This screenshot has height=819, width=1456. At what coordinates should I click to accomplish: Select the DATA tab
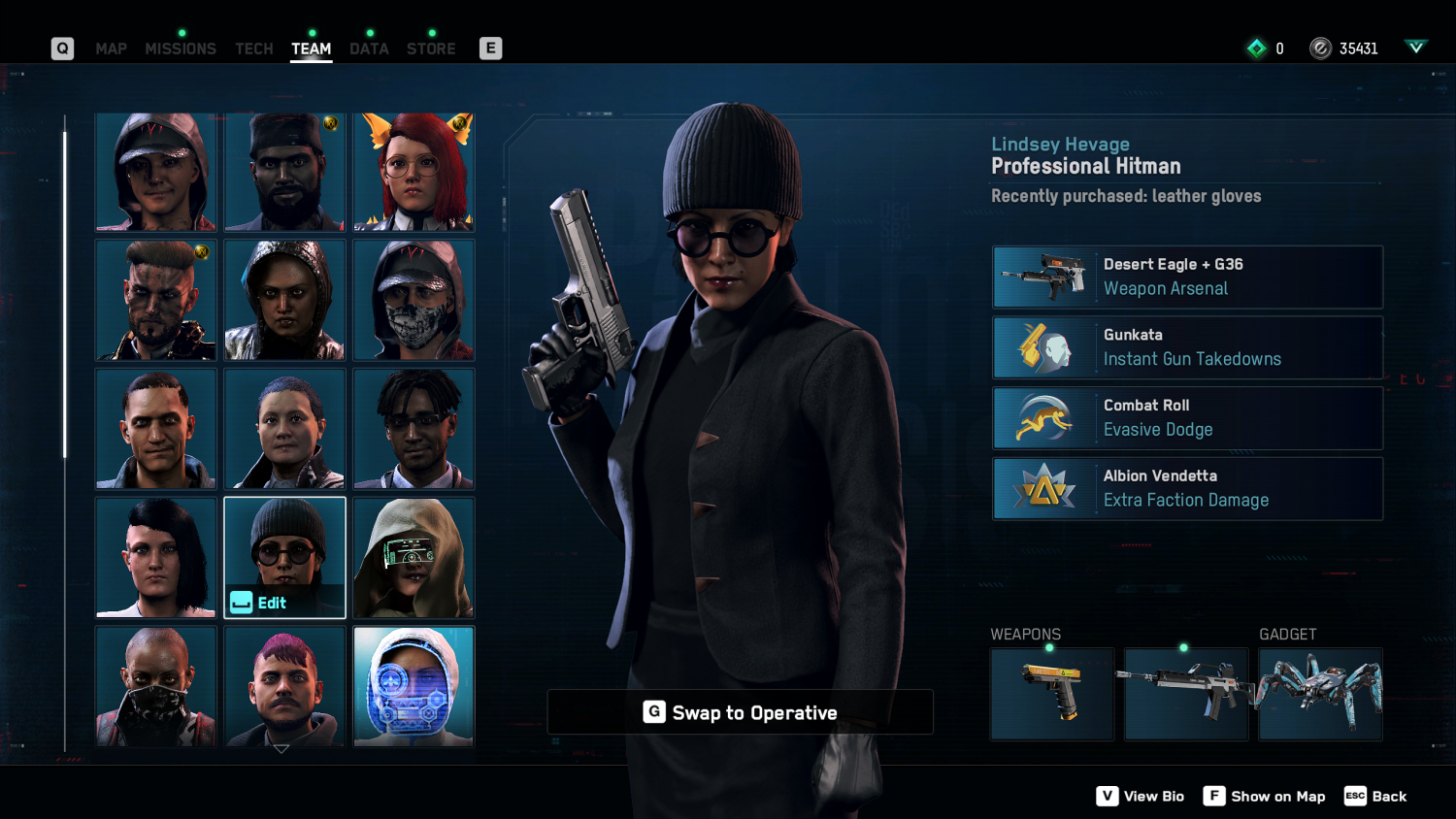[369, 49]
